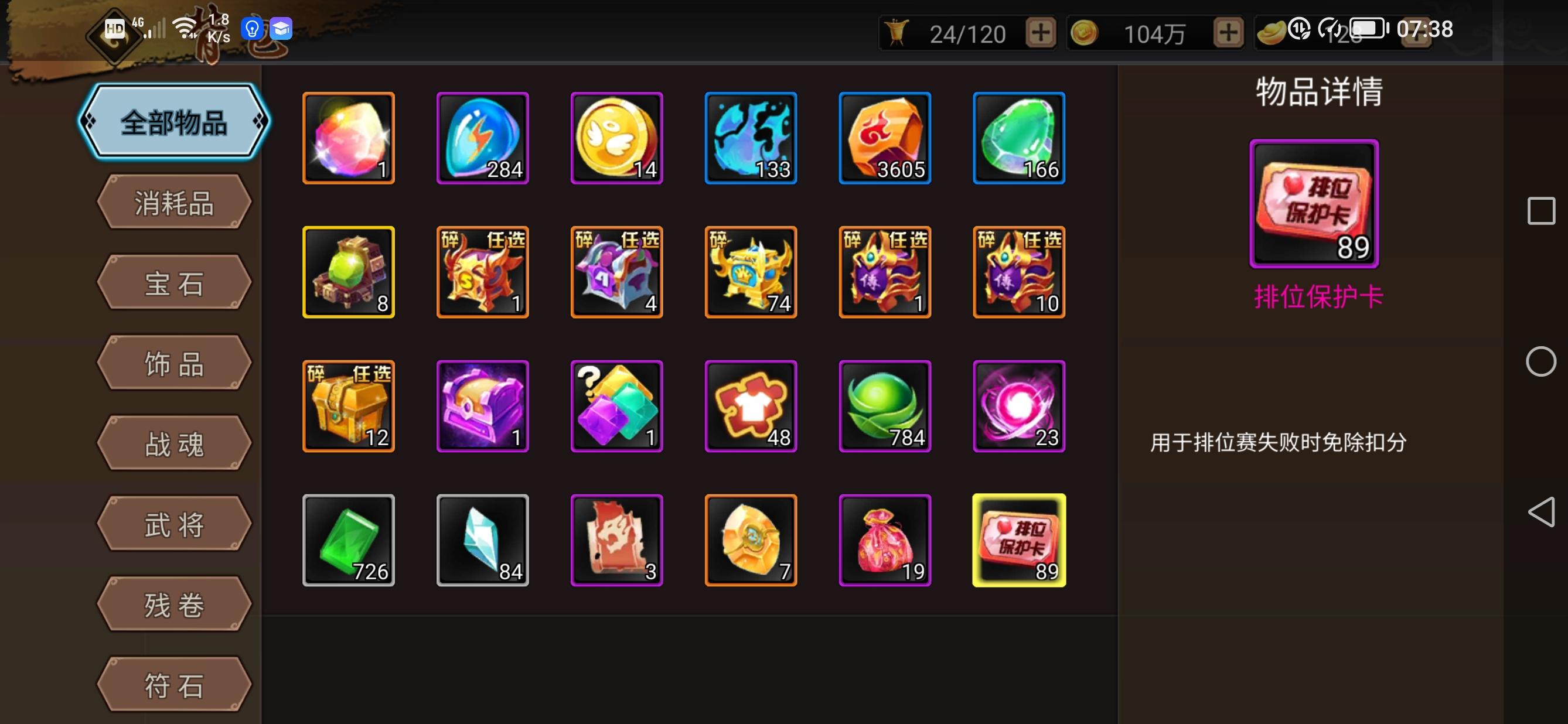Select the 排位保护卡 item in the grid
The height and width of the screenshot is (724, 1568).
[1020, 540]
